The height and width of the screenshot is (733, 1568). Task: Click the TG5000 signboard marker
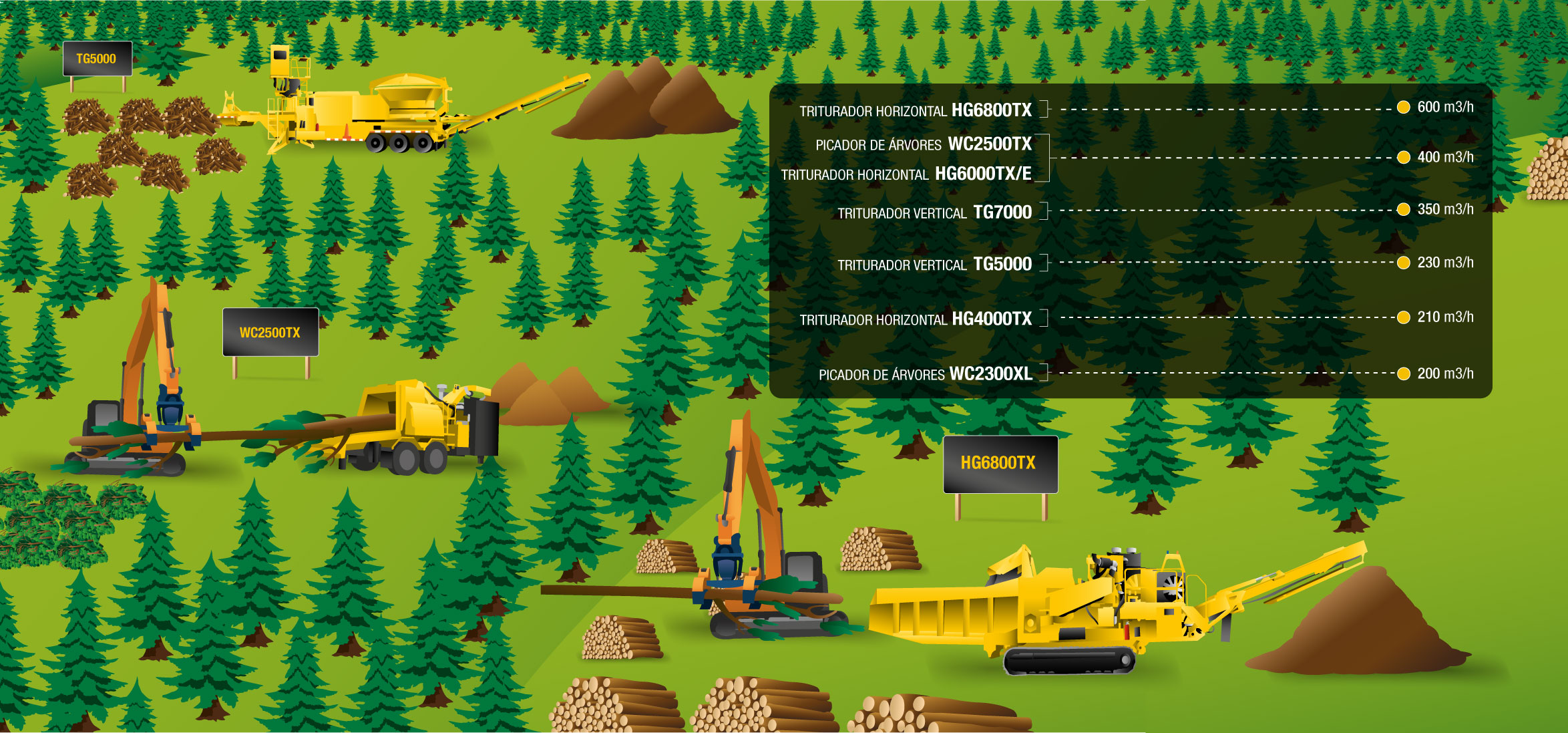(x=97, y=59)
